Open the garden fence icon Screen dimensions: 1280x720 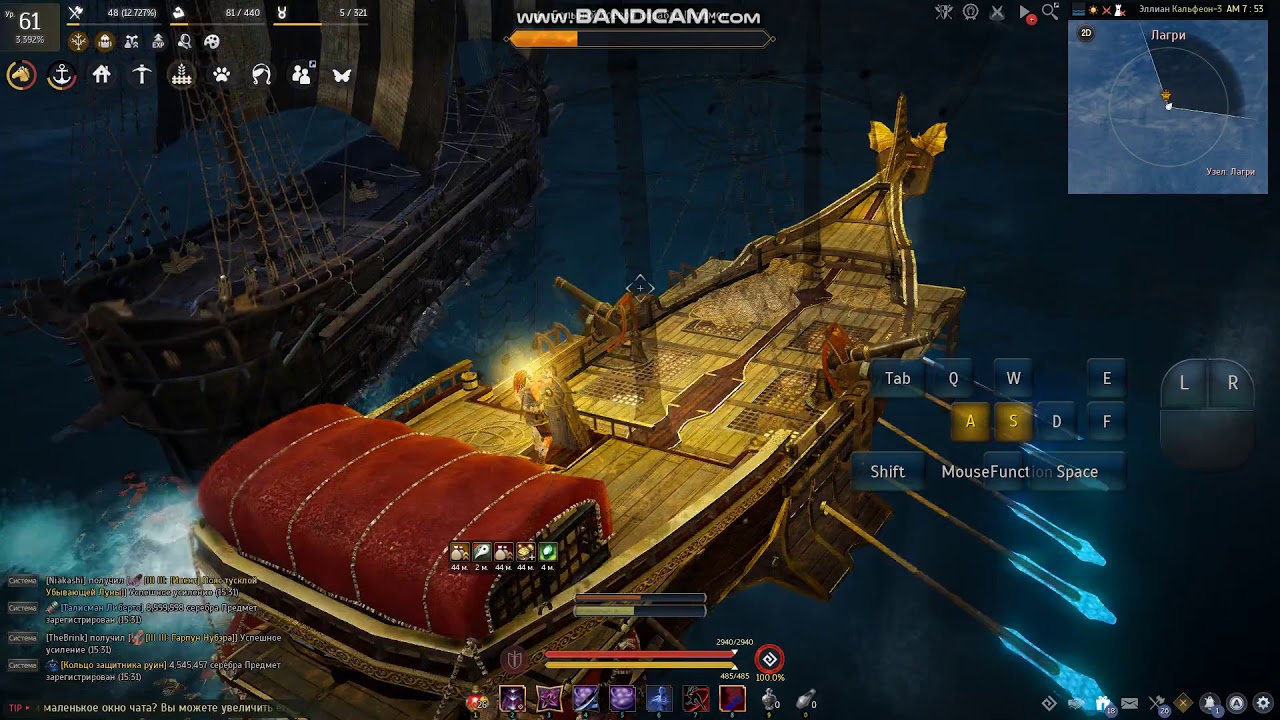182,75
